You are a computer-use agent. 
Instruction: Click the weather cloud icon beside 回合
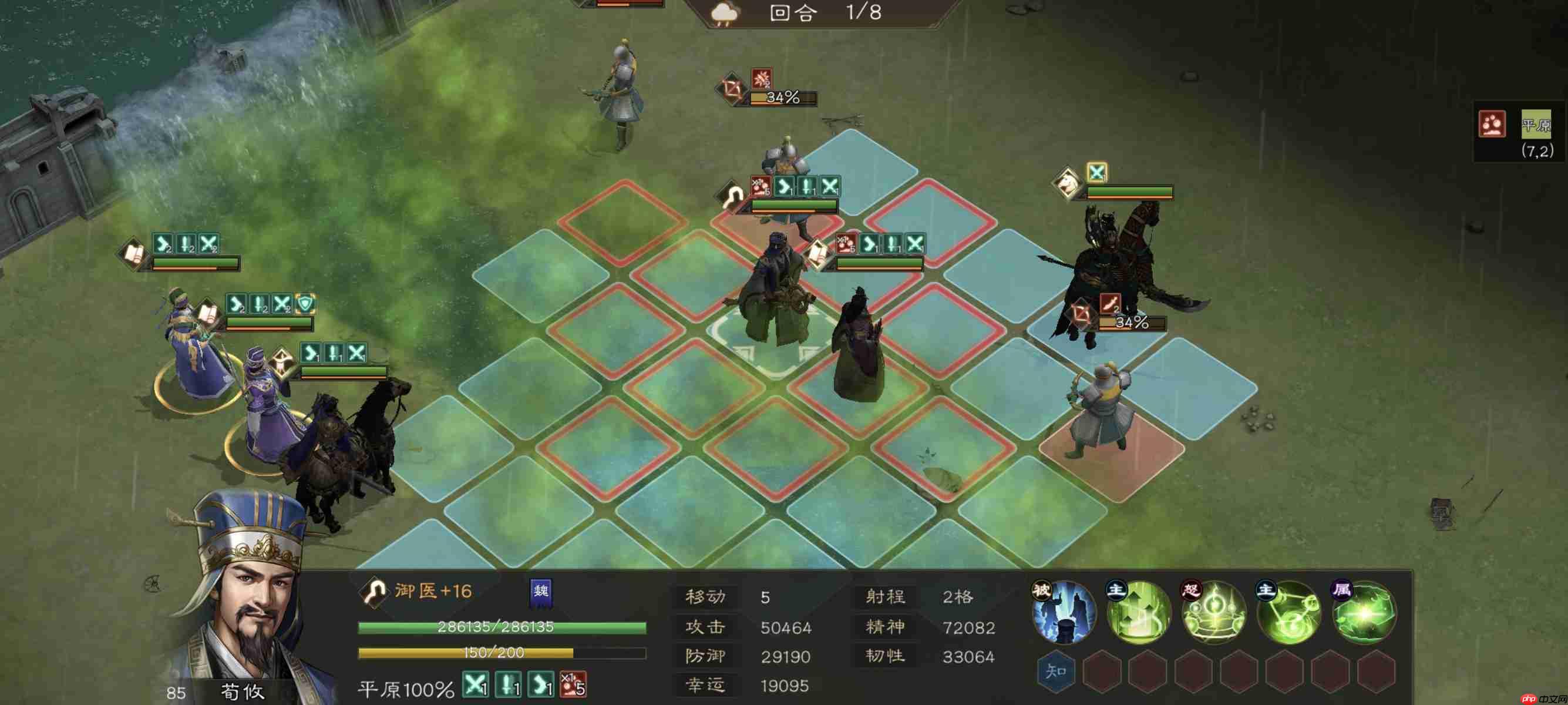pyautogui.click(x=724, y=14)
